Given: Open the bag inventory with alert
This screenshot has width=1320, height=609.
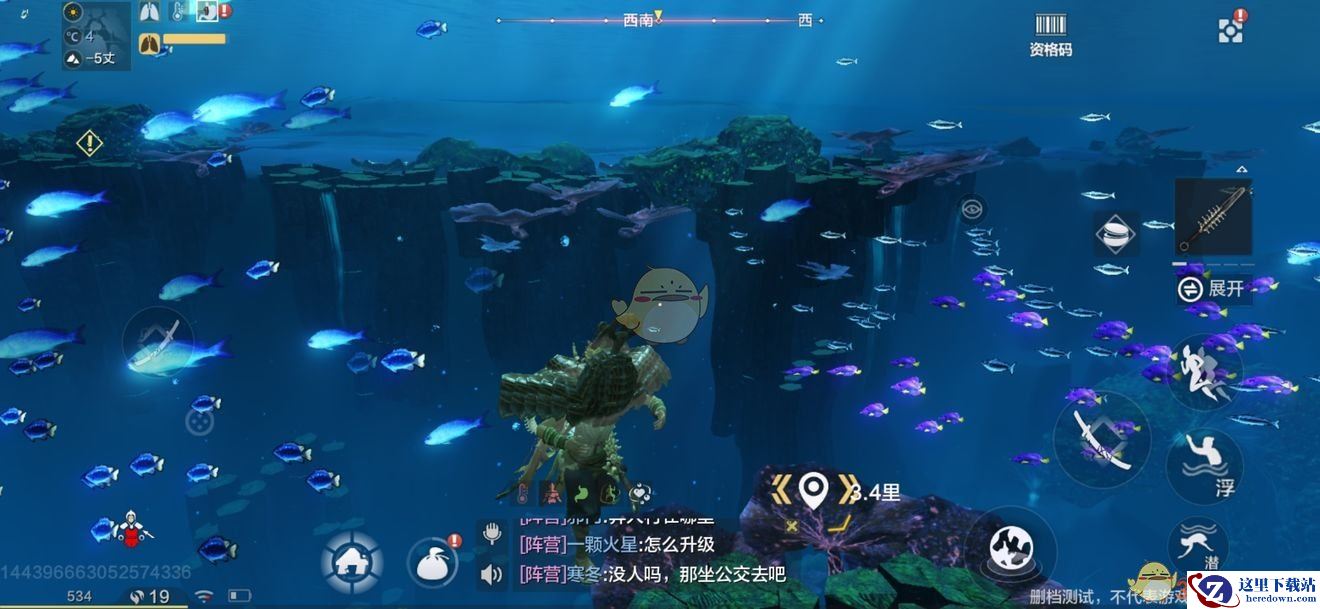Looking at the screenshot, I should 433,562.
